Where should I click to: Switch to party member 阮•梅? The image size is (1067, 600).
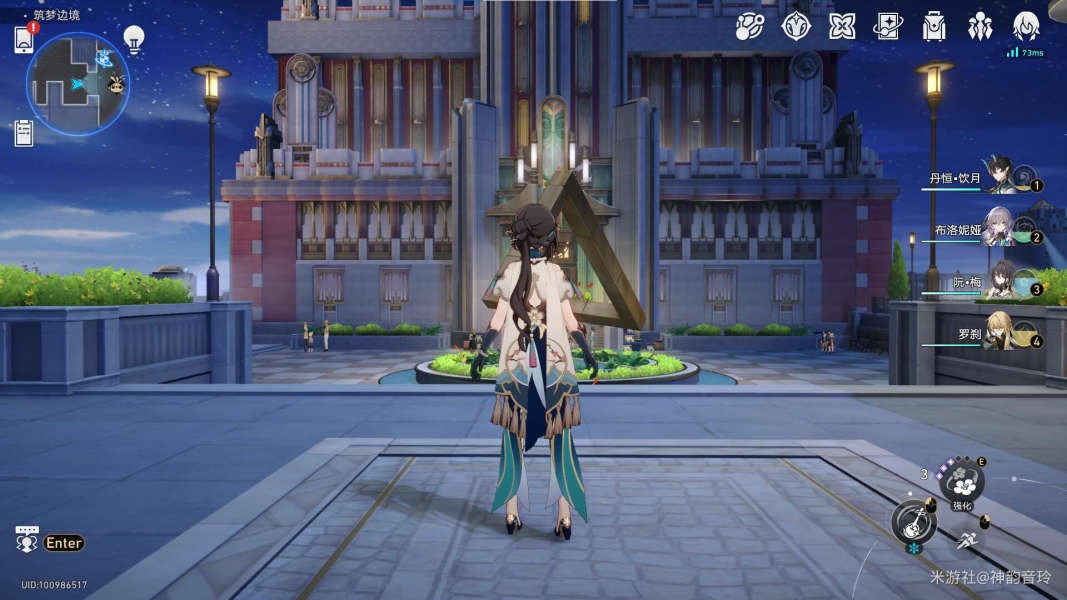(1000, 281)
